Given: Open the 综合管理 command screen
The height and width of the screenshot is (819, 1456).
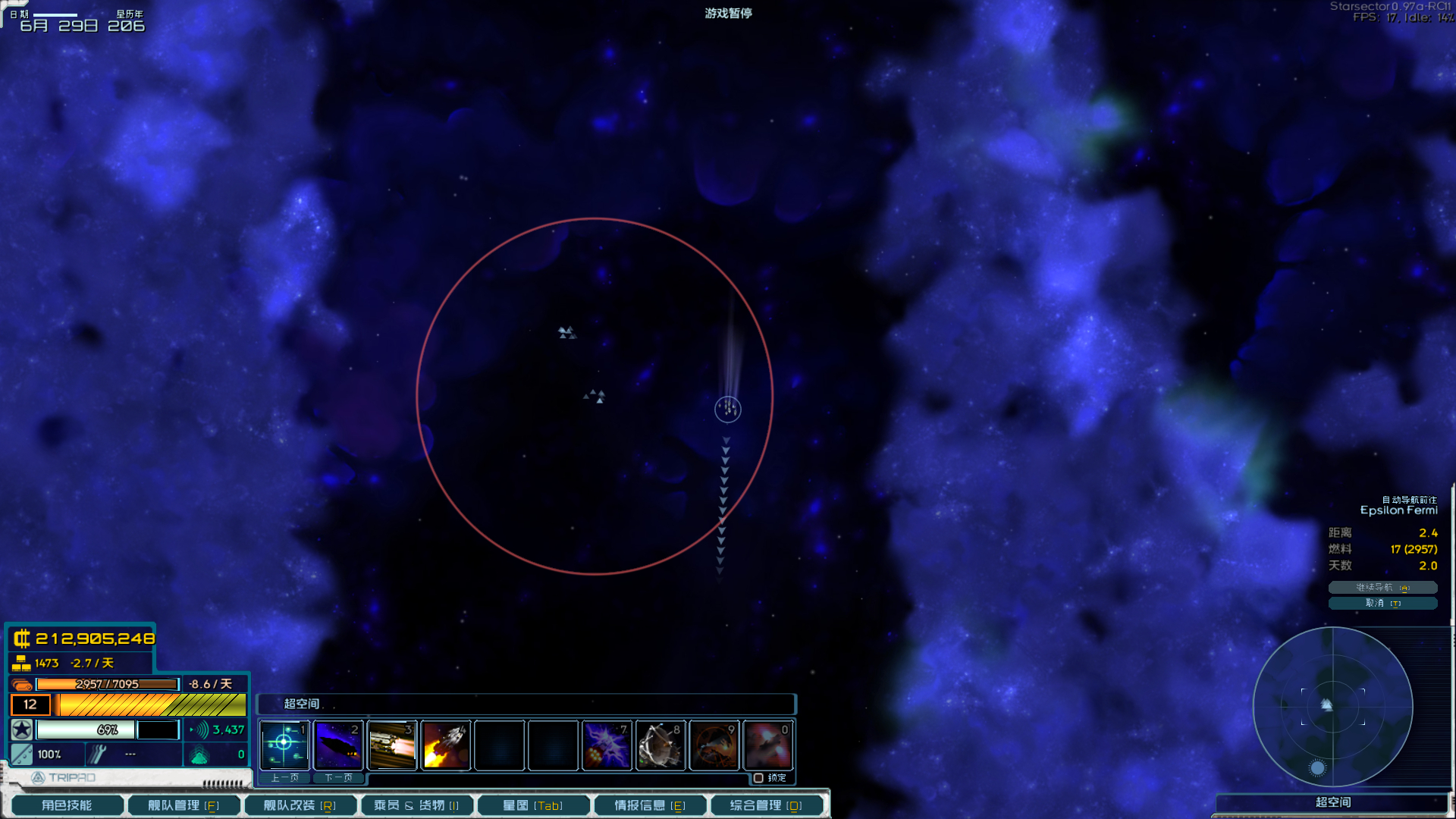Looking at the screenshot, I should pyautogui.click(x=766, y=805).
